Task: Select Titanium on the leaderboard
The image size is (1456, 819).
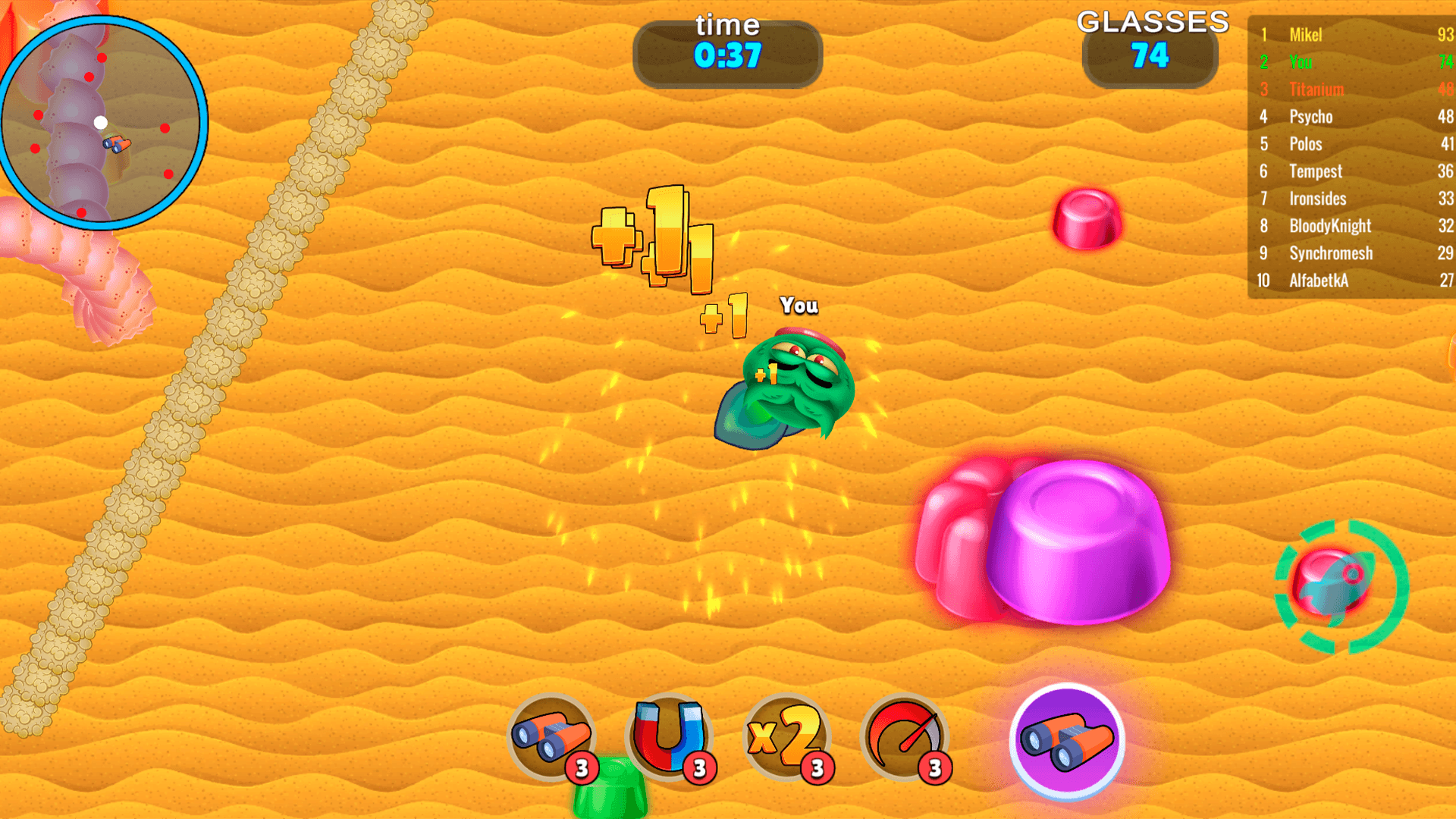Action: click(1316, 89)
